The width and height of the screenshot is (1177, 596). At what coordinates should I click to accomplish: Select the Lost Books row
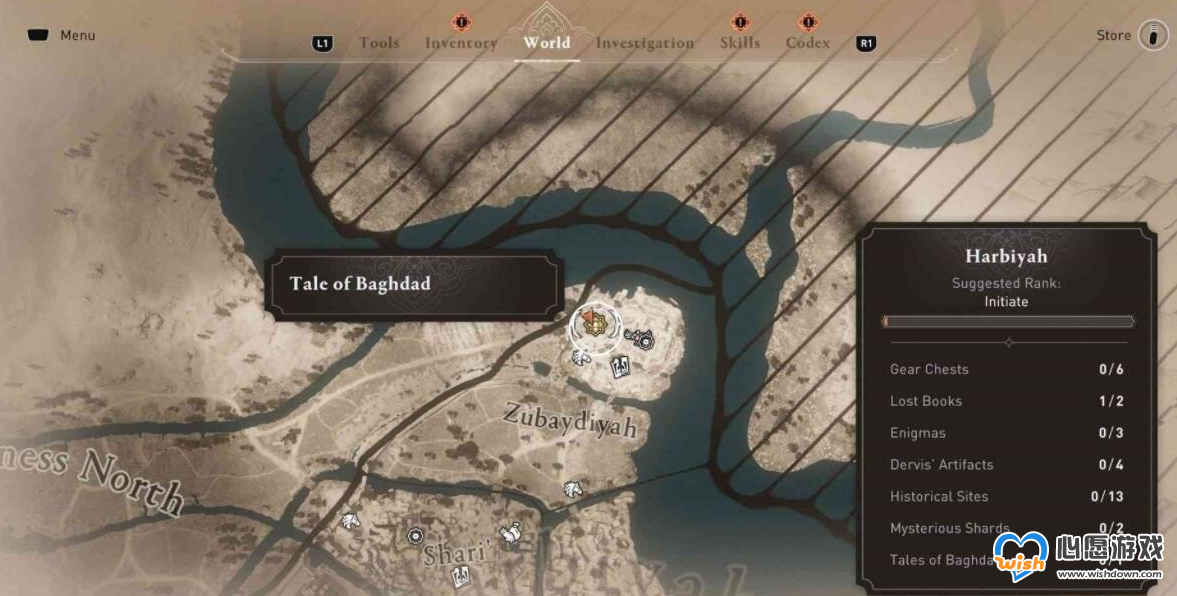(x=1007, y=401)
